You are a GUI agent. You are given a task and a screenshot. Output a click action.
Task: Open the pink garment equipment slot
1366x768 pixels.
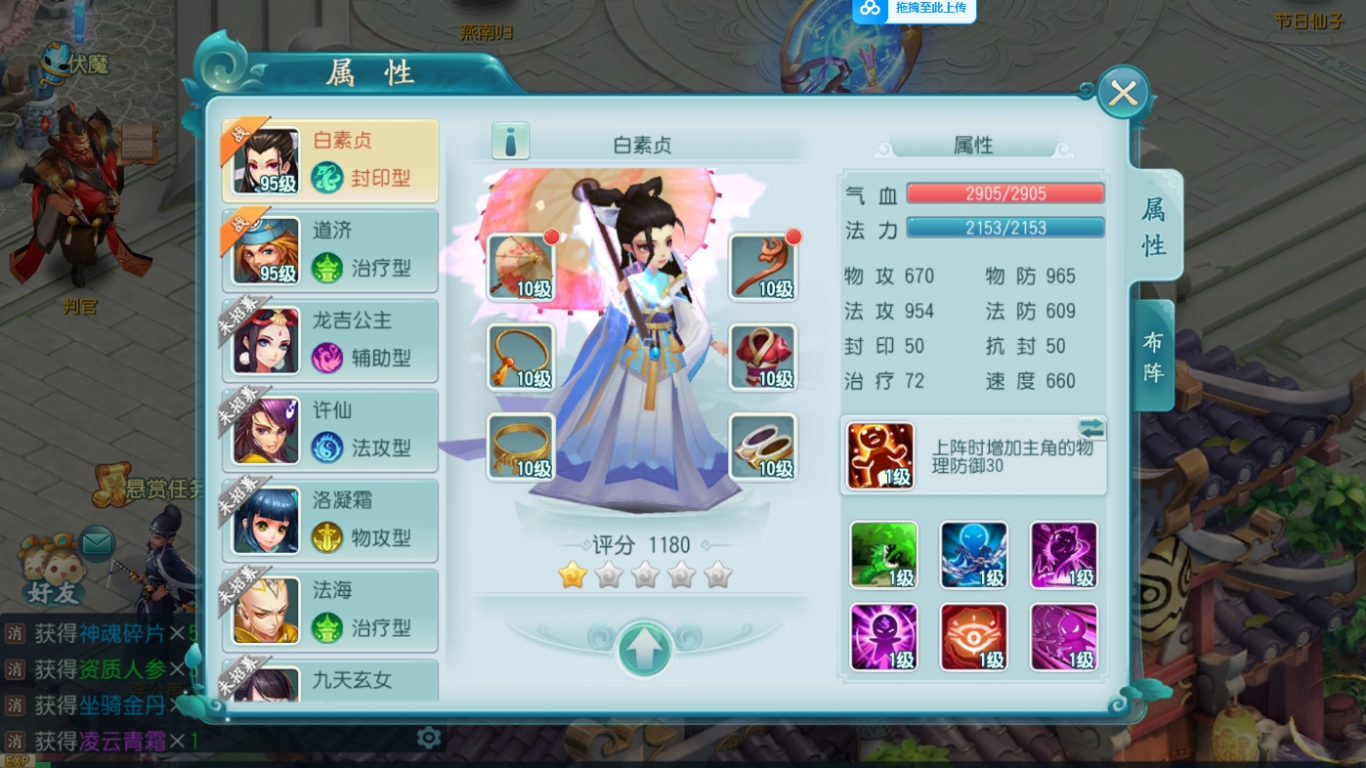pyautogui.click(x=763, y=357)
